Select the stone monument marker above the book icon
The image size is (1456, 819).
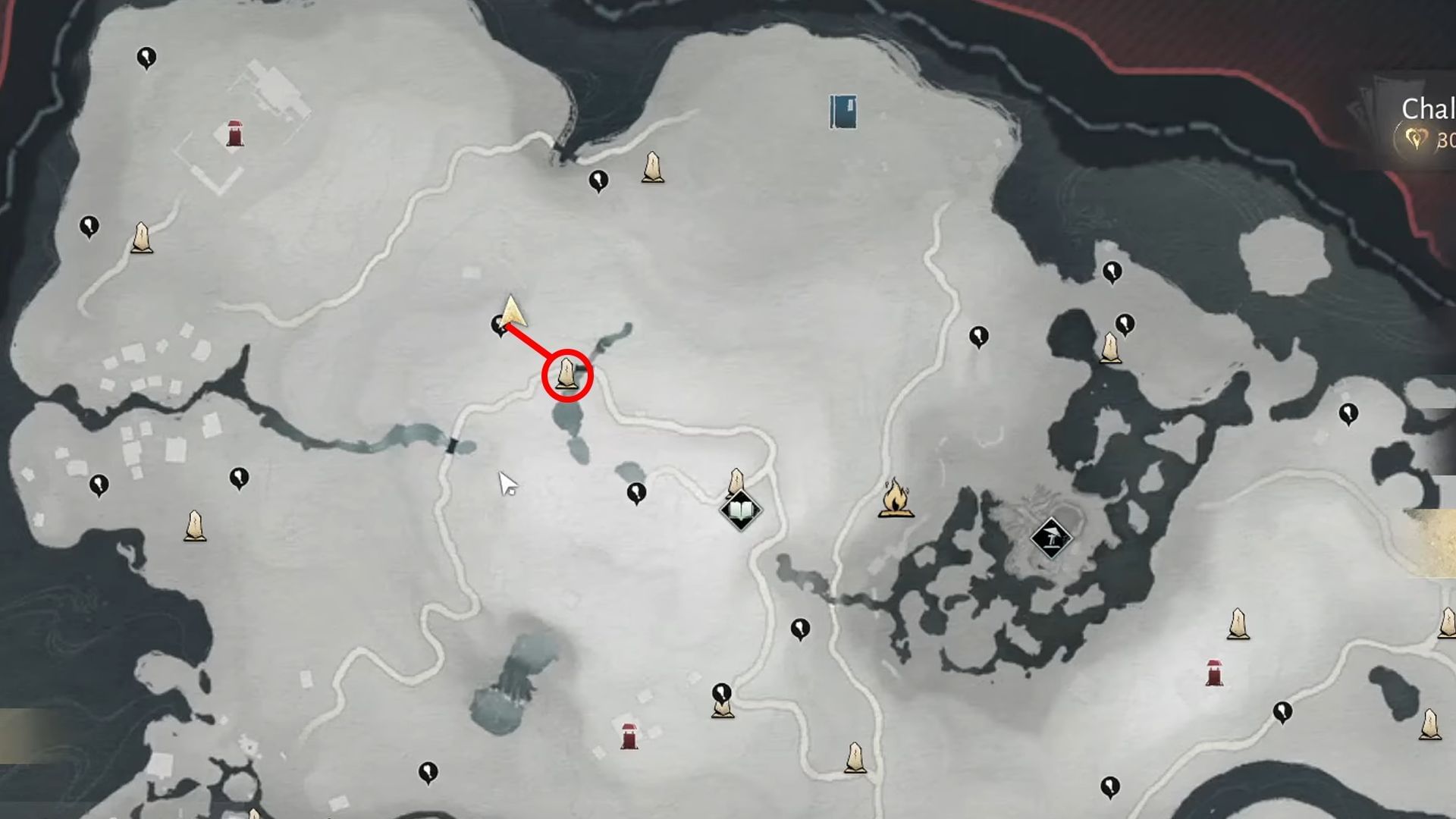click(x=736, y=481)
